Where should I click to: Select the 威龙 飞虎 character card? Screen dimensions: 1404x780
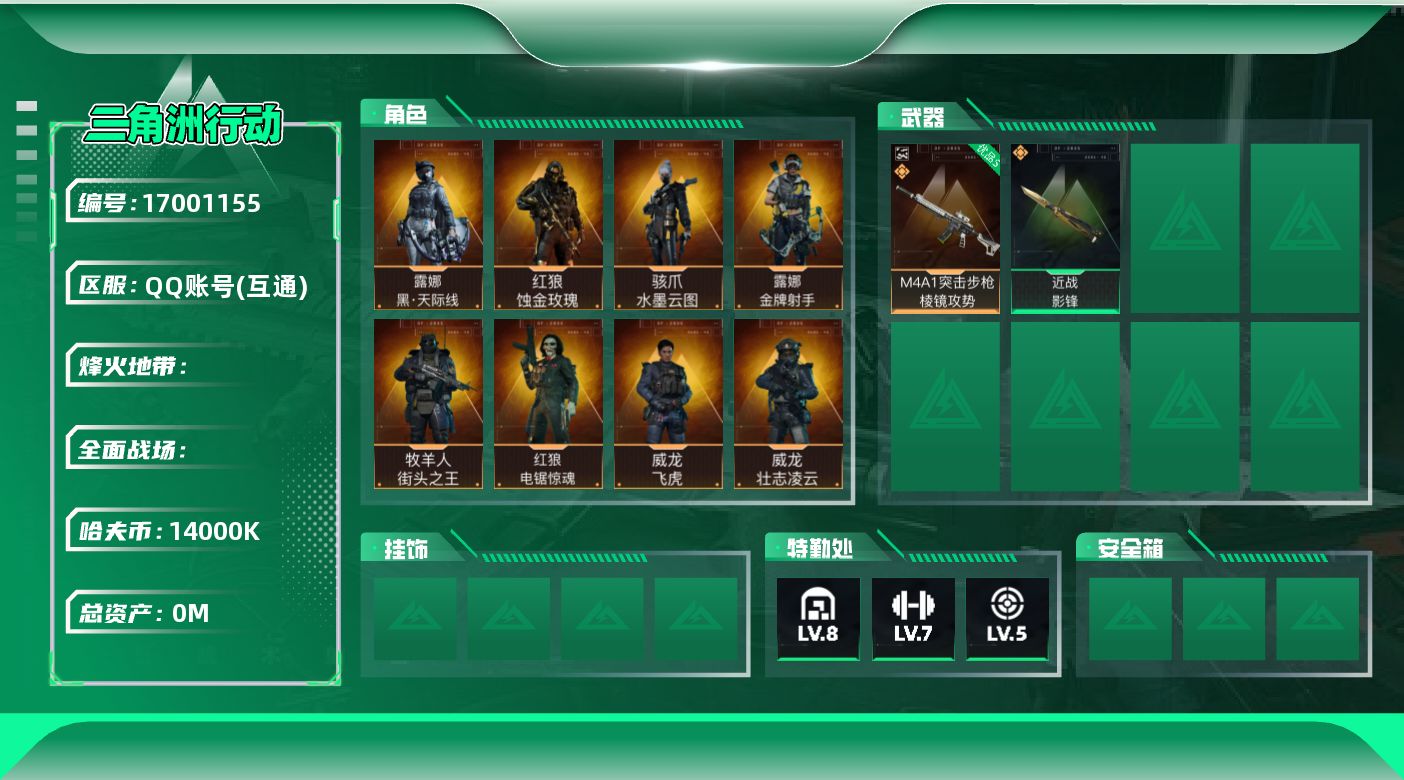[x=668, y=404]
